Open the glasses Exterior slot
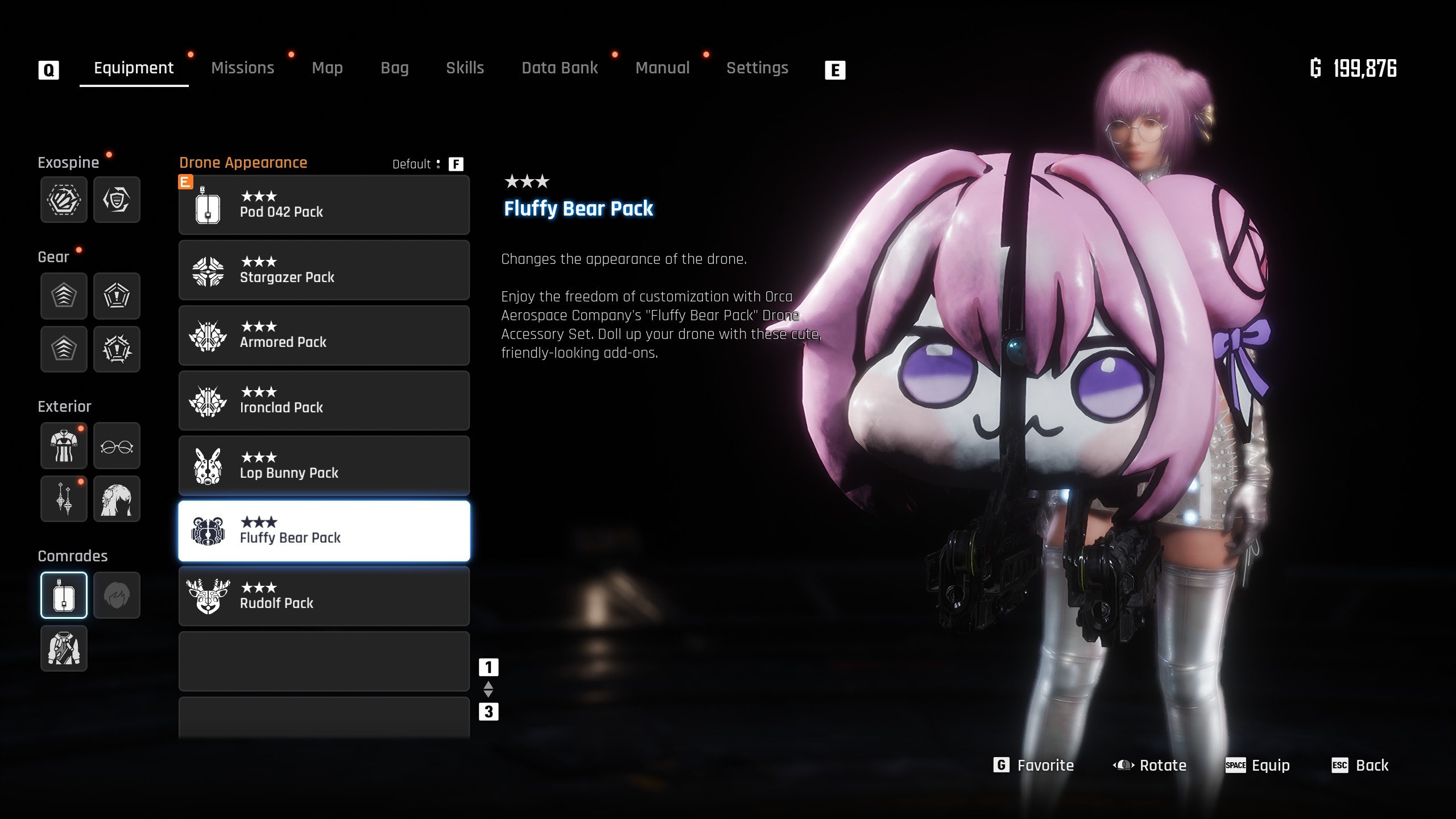The image size is (1456, 819). pyautogui.click(x=117, y=446)
